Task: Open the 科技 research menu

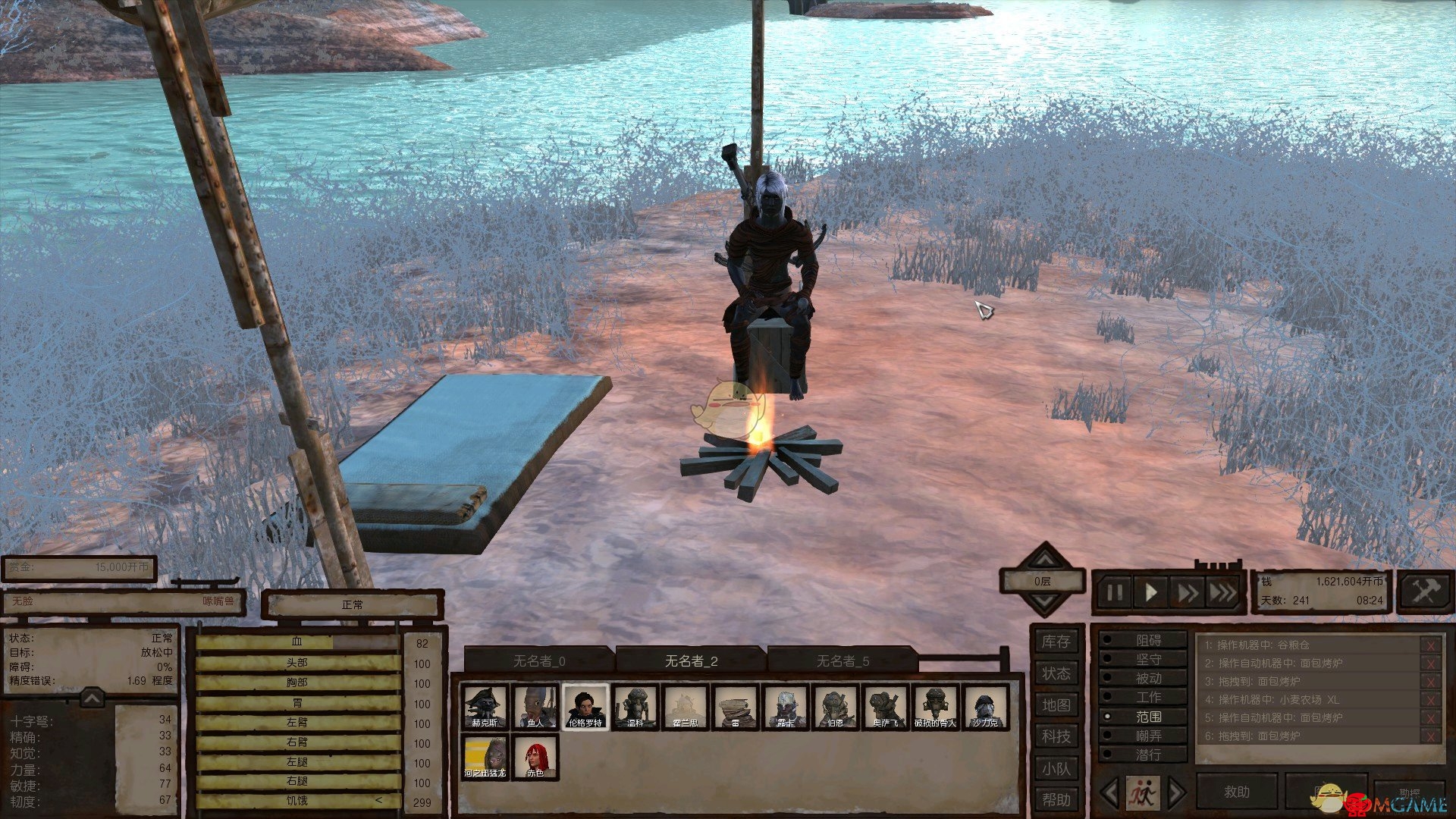Action: (1056, 736)
